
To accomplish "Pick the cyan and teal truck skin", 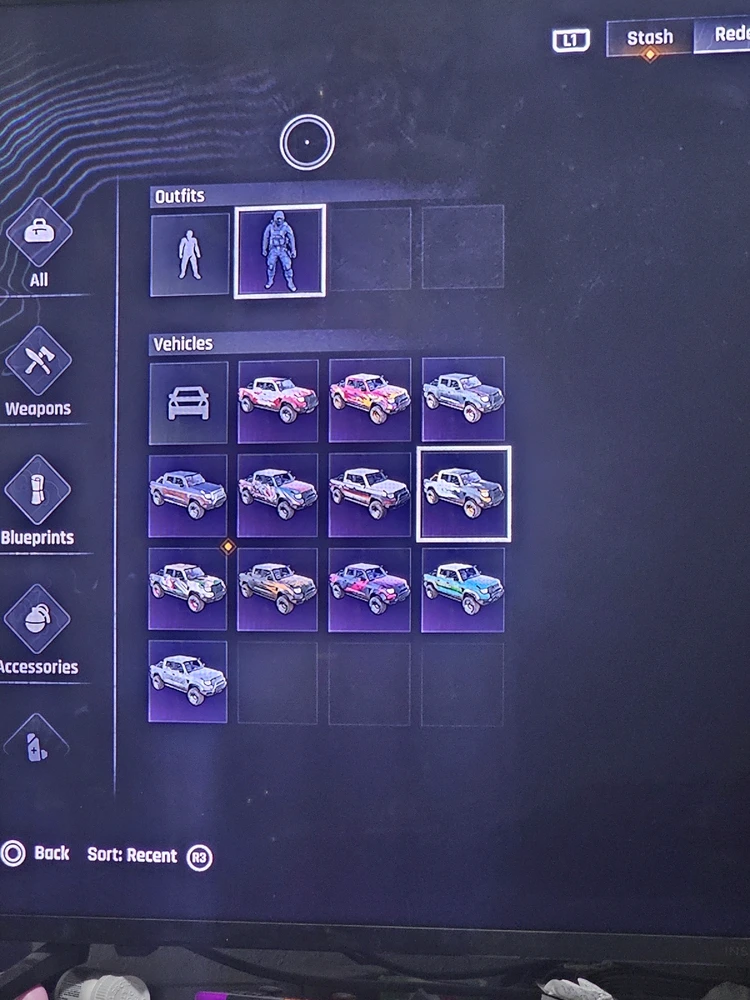I will (463, 589).
